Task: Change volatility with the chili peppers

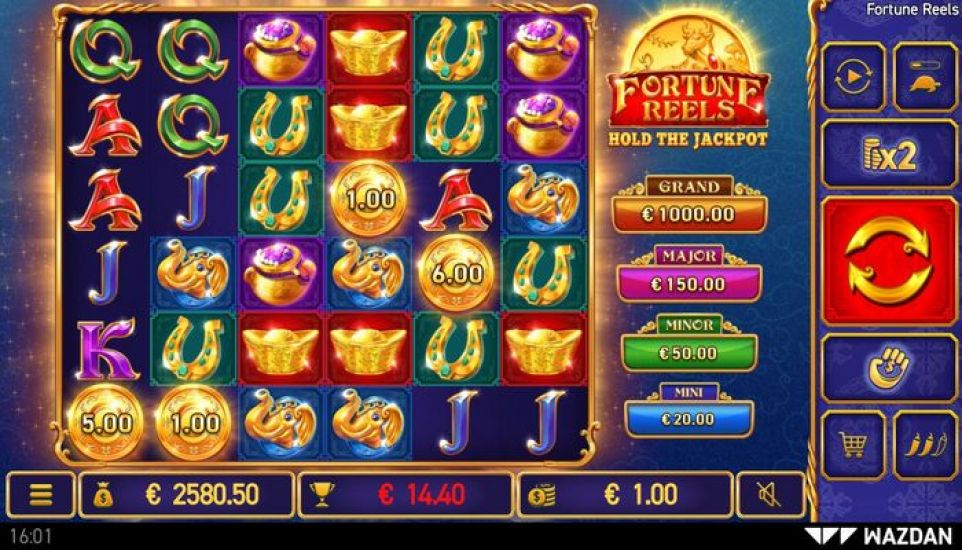Action: tap(925, 445)
